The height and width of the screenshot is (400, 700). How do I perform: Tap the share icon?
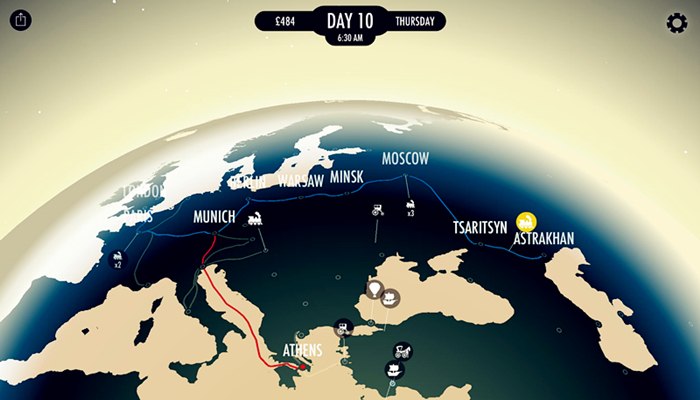23,21
